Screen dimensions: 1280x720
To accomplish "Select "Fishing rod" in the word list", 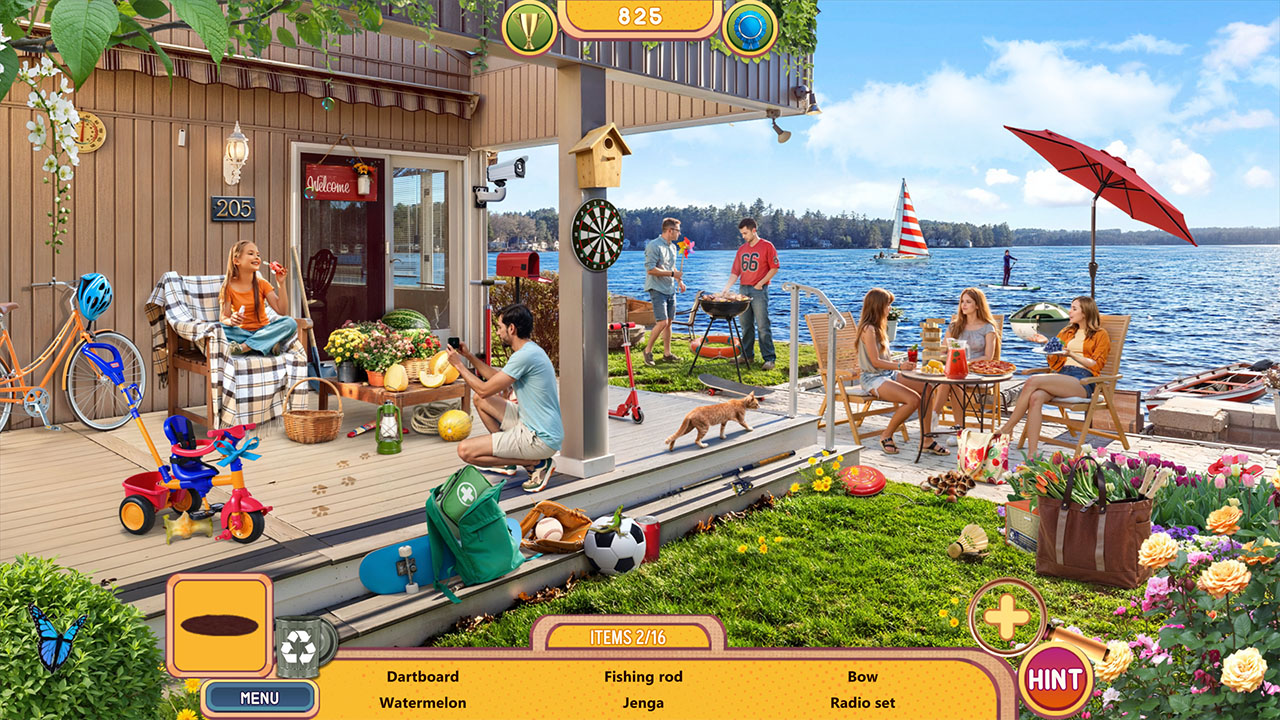I will pos(643,676).
